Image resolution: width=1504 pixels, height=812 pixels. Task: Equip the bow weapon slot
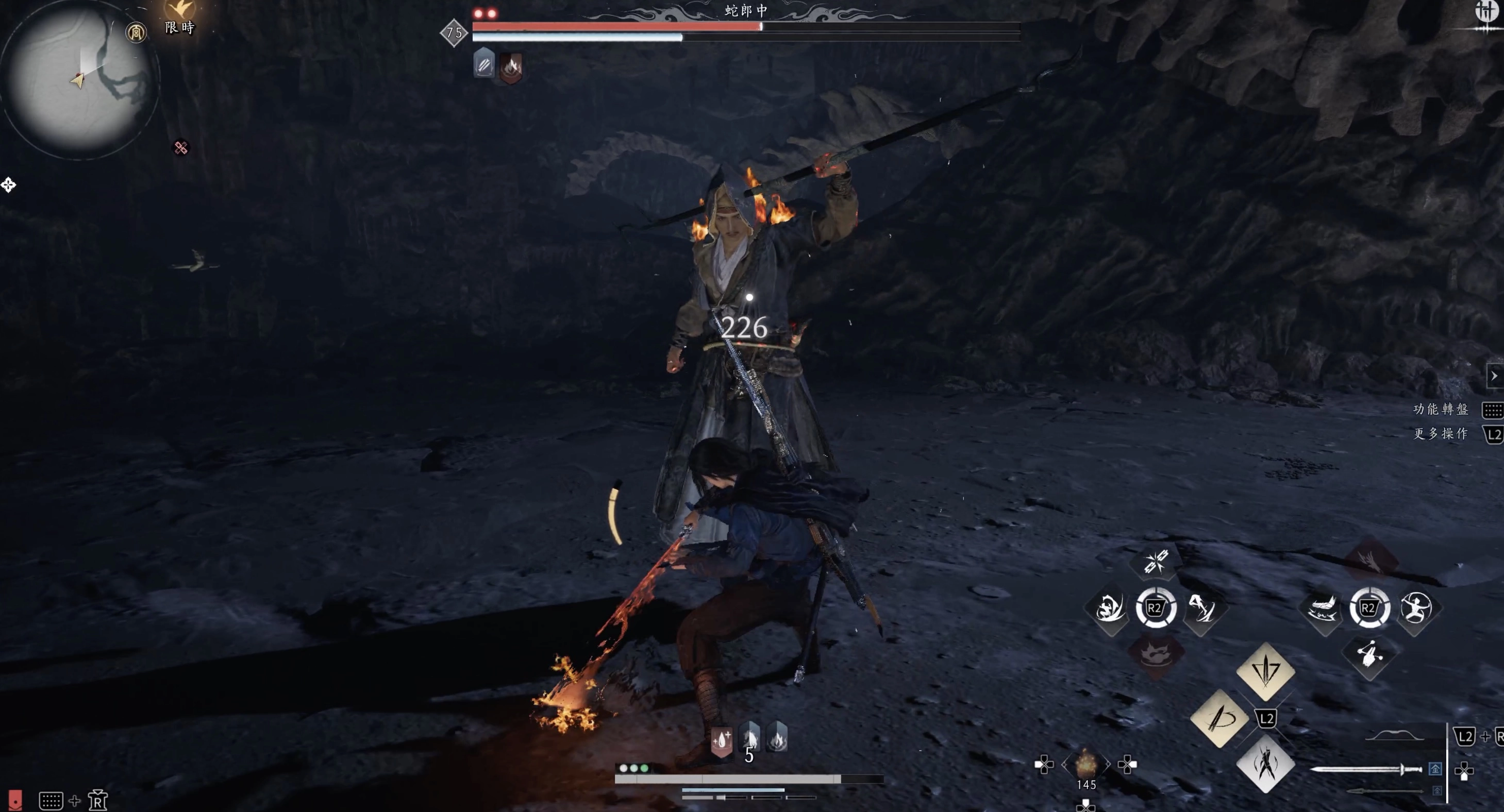click(1394, 736)
